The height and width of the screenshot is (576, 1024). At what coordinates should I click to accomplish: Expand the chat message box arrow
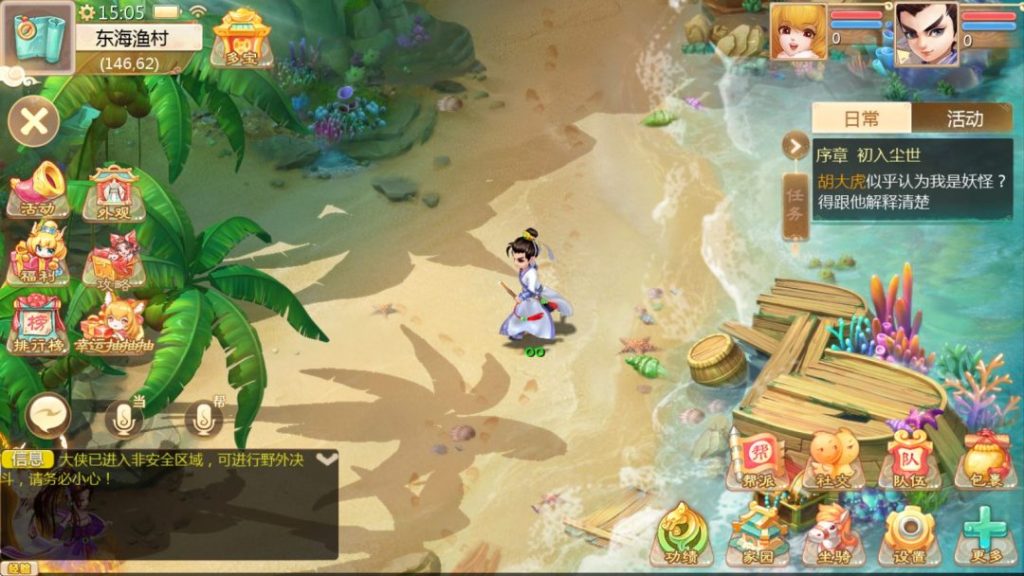326,459
